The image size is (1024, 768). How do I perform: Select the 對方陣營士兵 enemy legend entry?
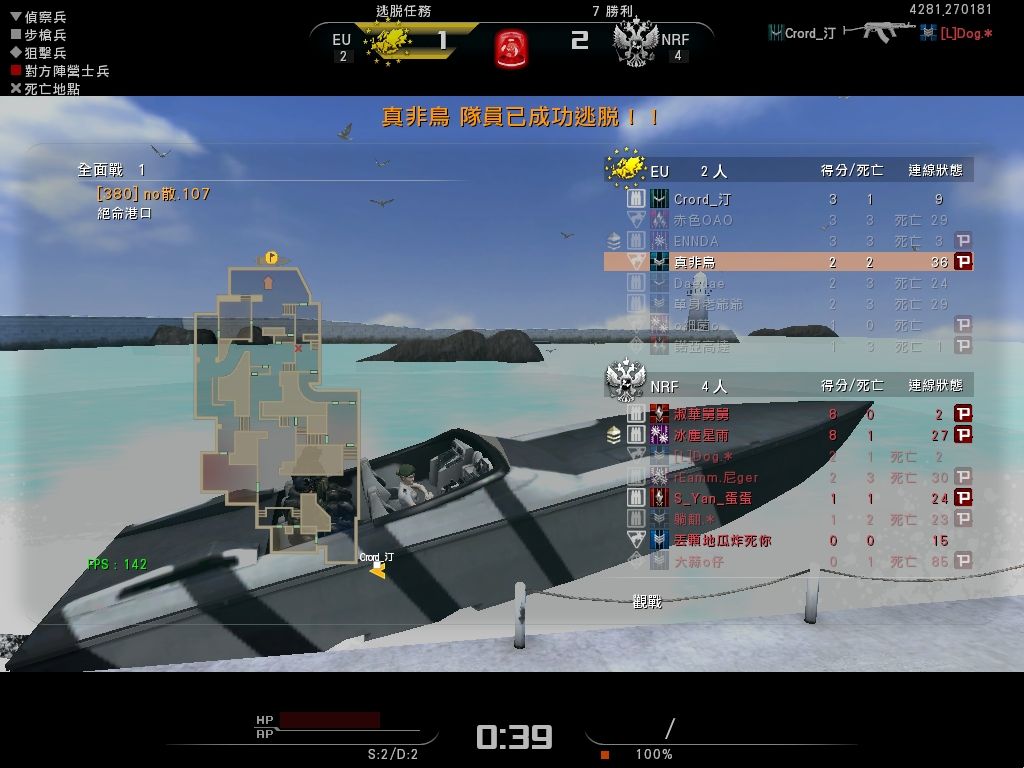click(60, 71)
